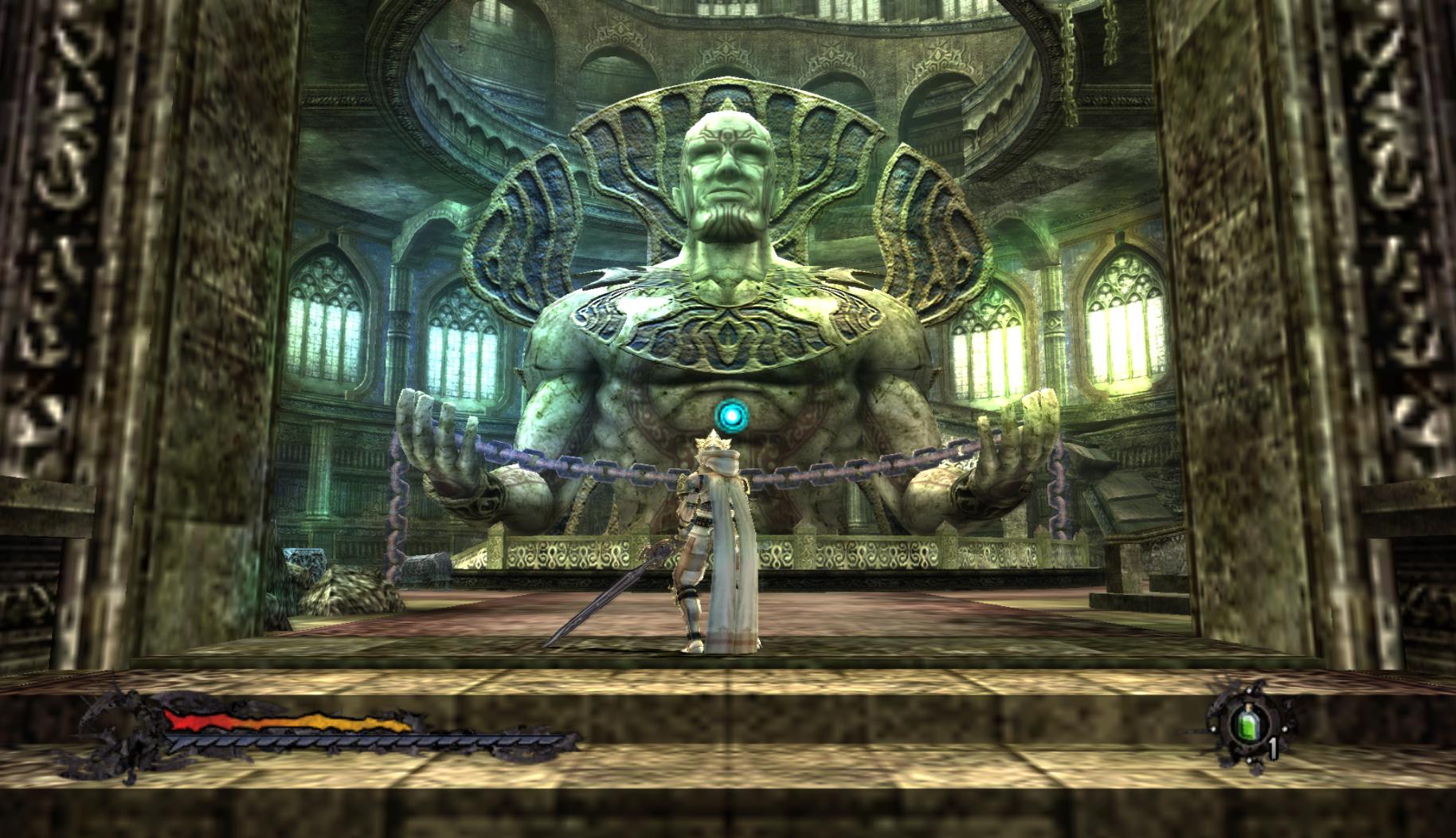Click the item quantity counter showing 1

1273,747
